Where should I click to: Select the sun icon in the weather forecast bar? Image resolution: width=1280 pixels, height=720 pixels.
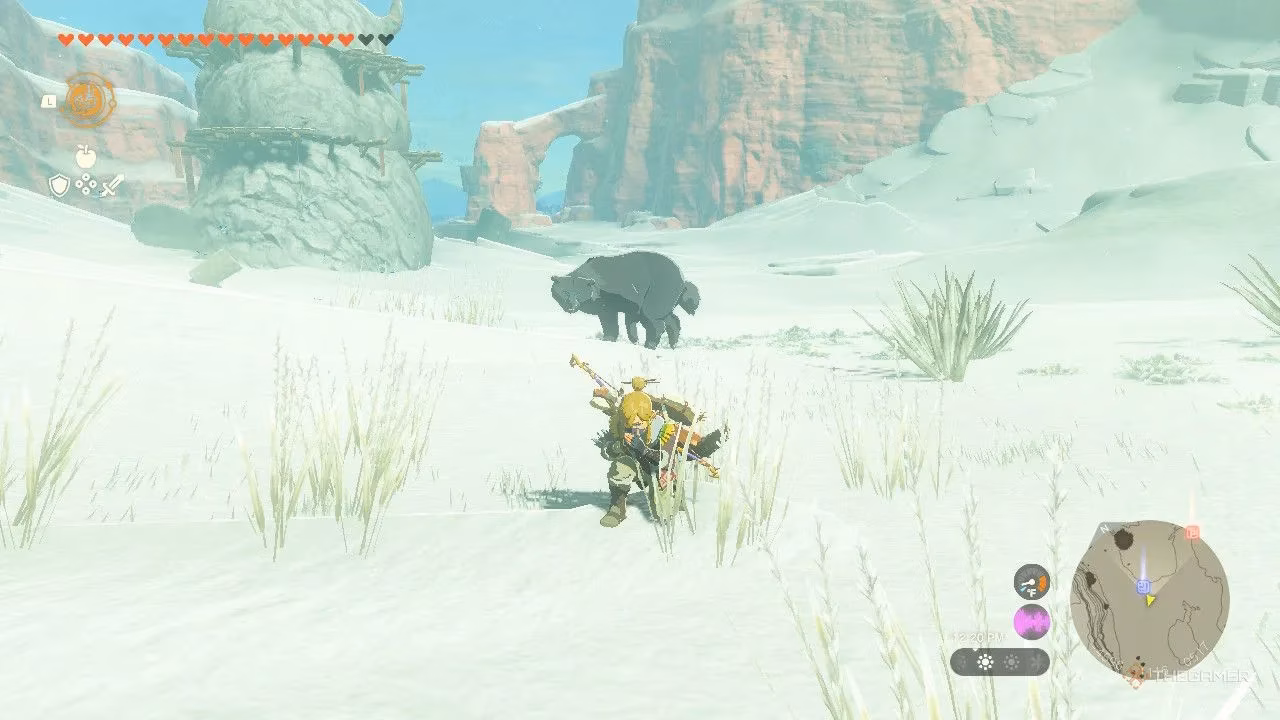point(984,661)
